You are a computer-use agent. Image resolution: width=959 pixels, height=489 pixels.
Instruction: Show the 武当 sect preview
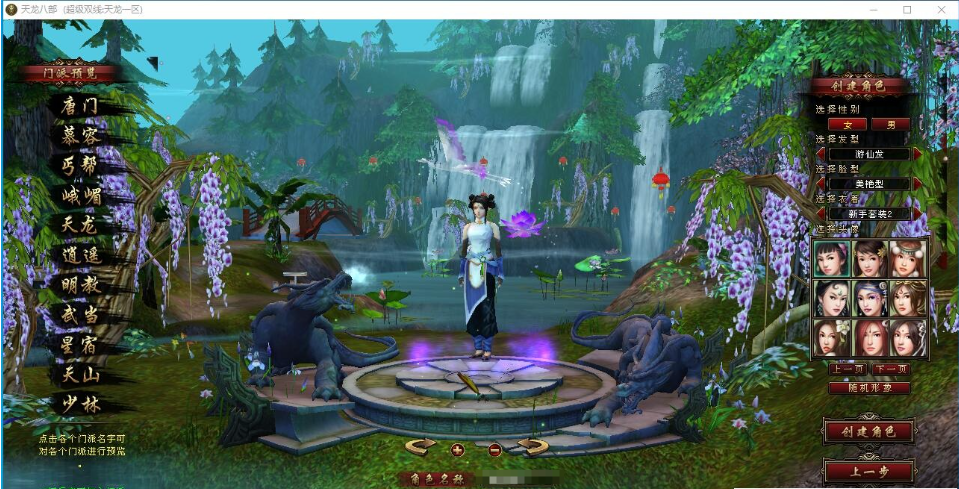pos(78,315)
